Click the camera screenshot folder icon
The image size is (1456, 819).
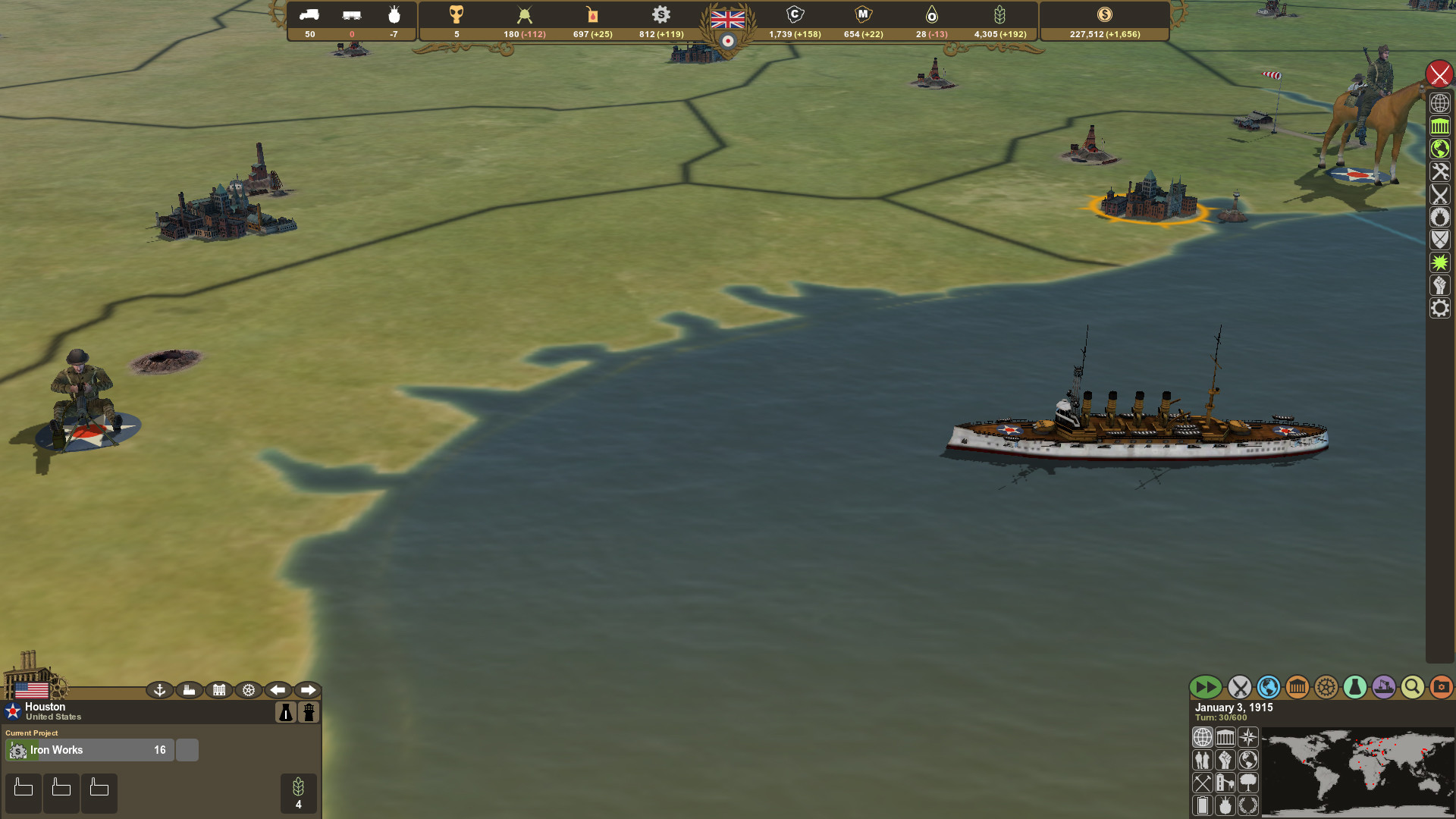tap(1440, 687)
